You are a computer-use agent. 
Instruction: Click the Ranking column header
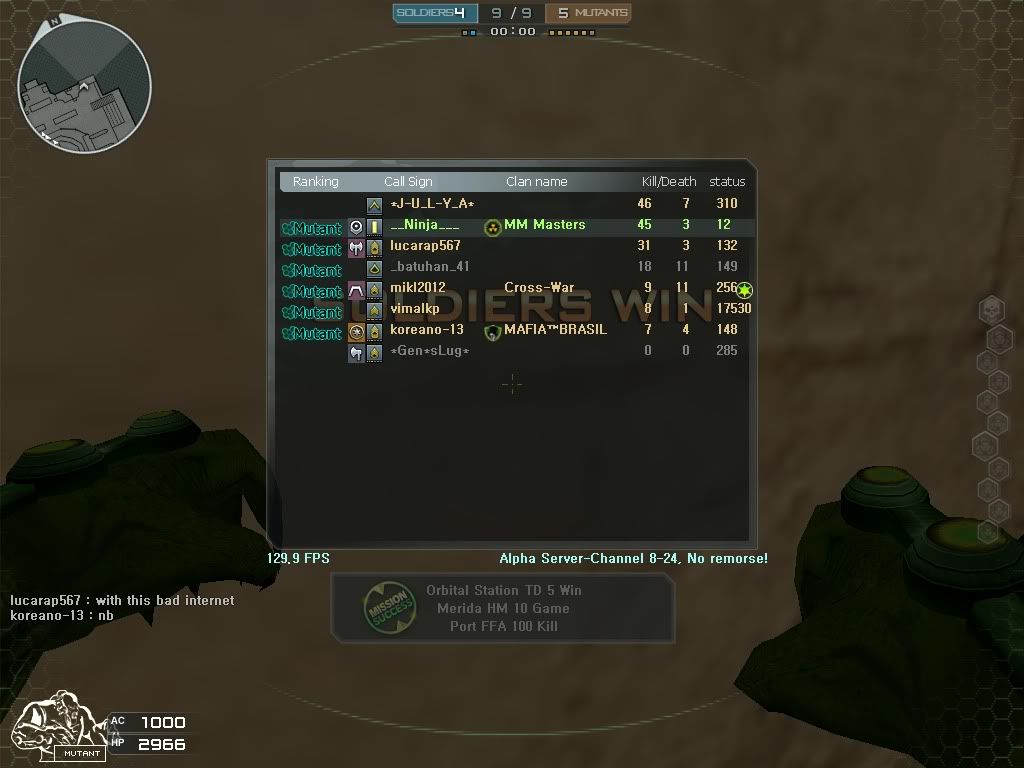[315, 182]
